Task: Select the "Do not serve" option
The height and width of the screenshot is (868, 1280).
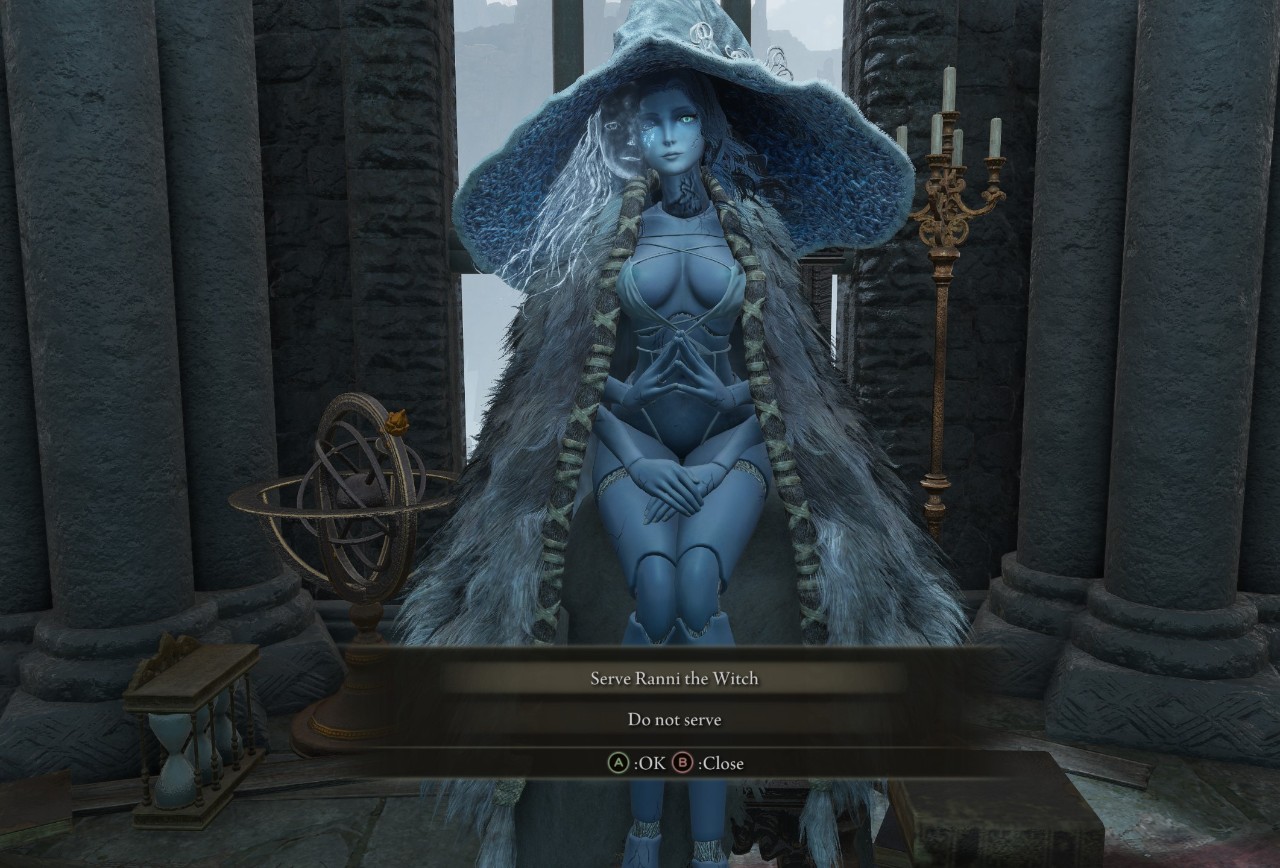Action: [x=673, y=719]
